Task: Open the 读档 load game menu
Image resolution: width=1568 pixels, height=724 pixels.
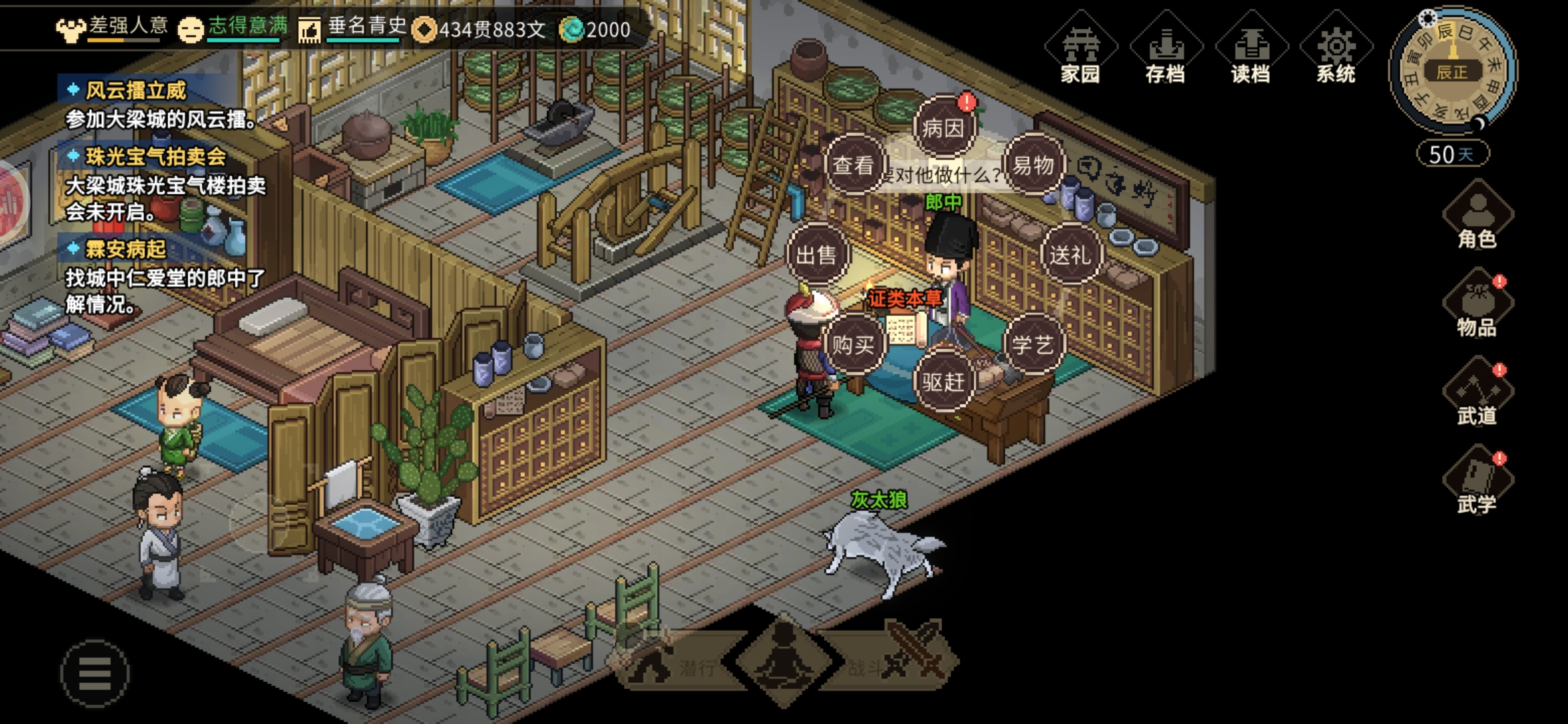Action: [1250, 50]
